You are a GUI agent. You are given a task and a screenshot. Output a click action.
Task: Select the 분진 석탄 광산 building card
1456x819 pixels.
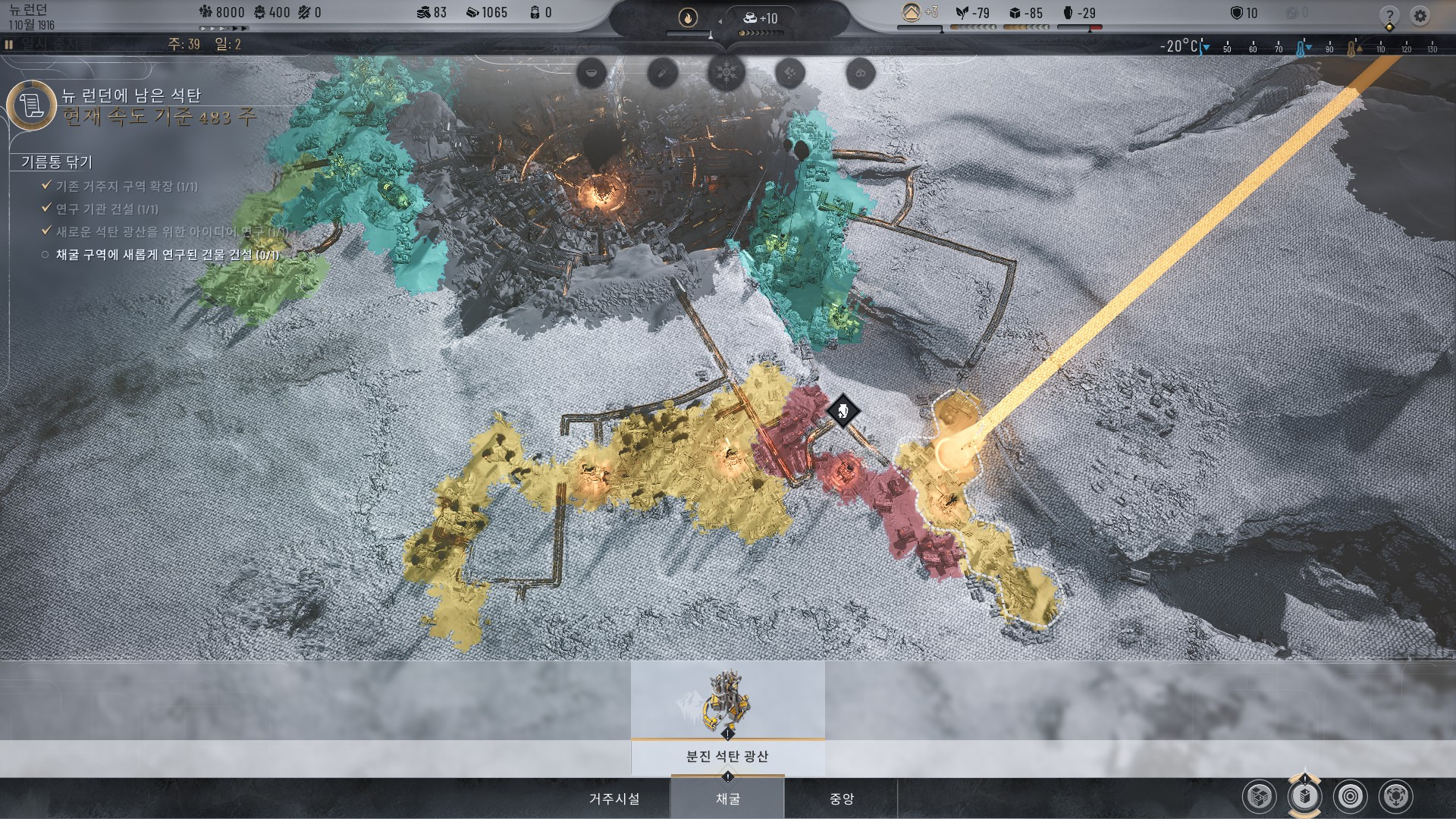727,717
